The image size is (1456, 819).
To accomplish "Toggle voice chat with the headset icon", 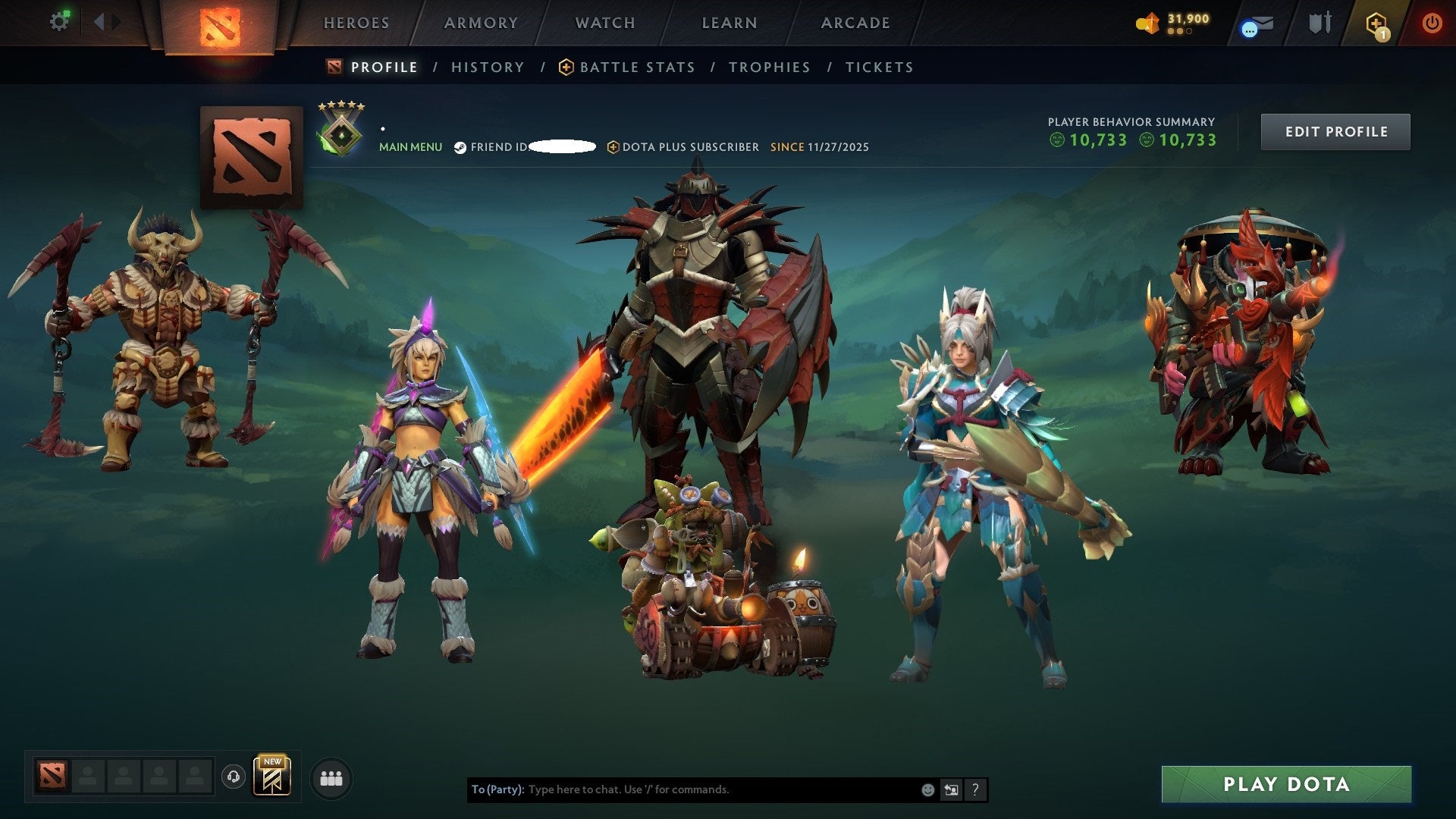I will pyautogui.click(x=233, y=777).
